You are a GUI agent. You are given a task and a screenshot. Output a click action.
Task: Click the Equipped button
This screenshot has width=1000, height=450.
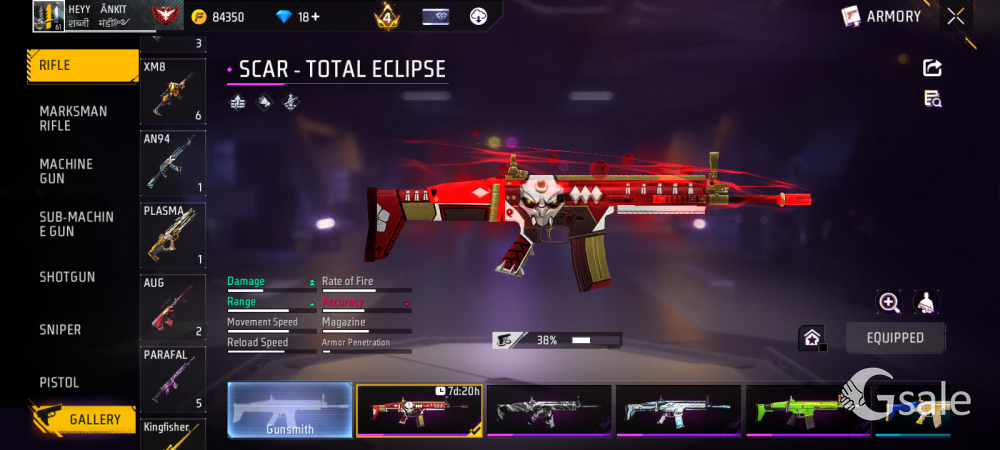(x=895, y=338)
